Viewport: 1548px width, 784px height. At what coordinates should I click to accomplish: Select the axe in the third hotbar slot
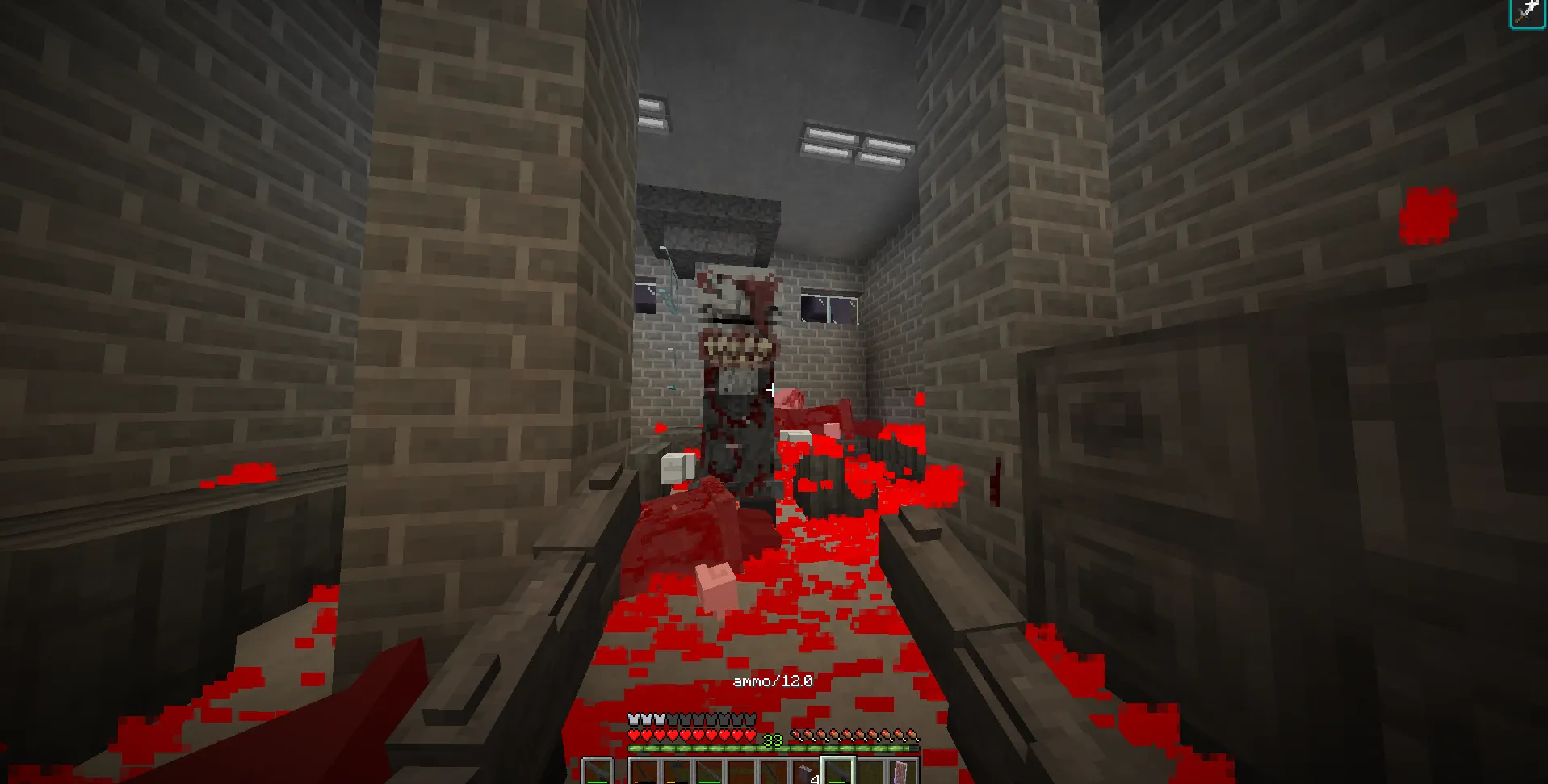677,769
